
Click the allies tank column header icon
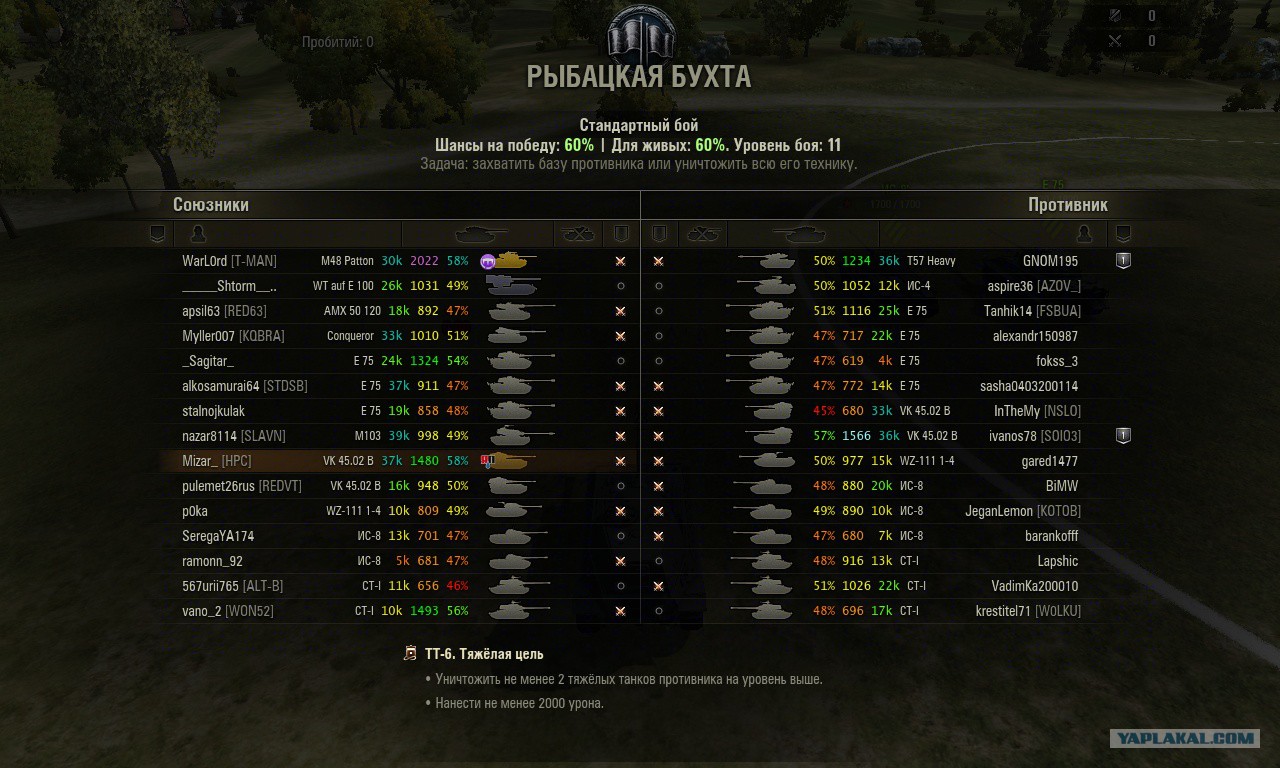pos(480,234)
